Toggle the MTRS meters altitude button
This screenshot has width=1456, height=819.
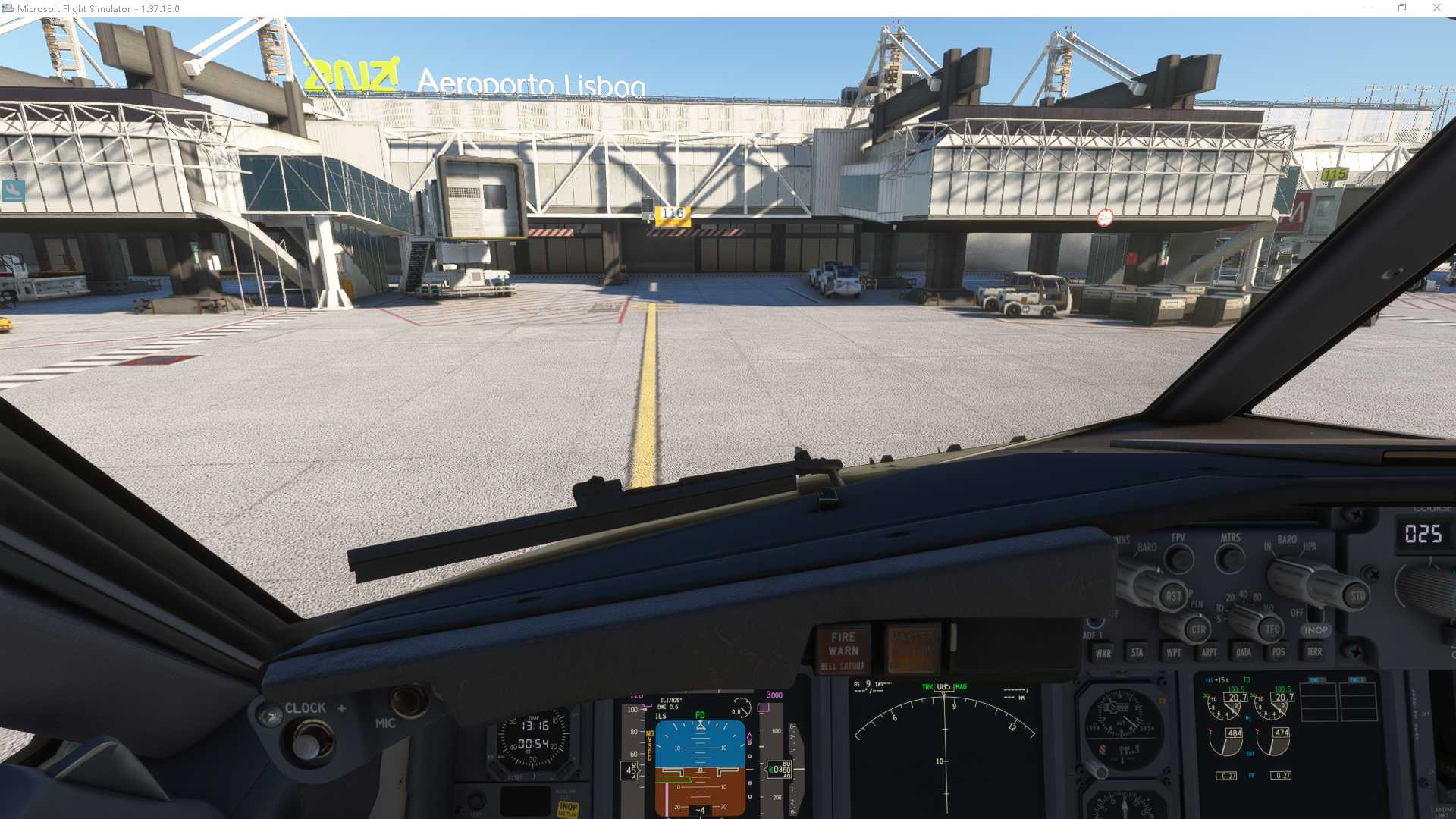pyautogui.click(x=1230, y=560)
